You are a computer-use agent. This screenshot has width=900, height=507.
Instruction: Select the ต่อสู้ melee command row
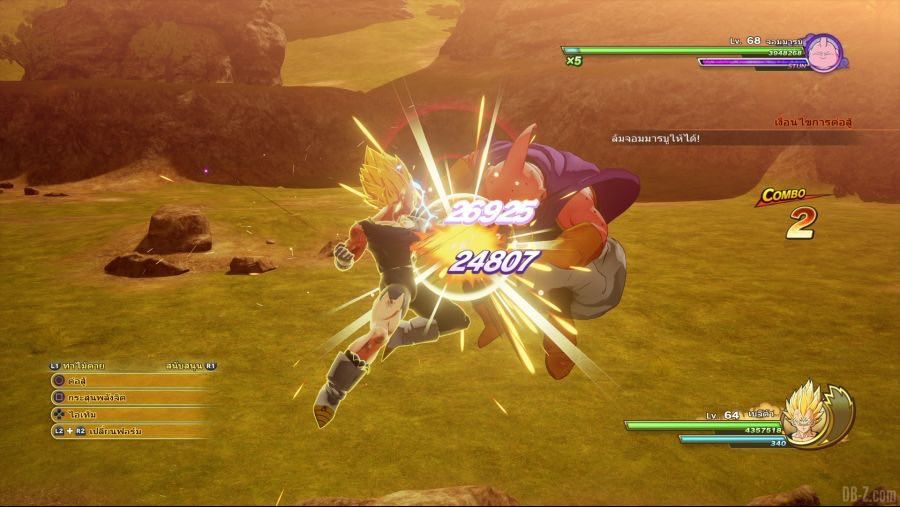pos(120,381)
